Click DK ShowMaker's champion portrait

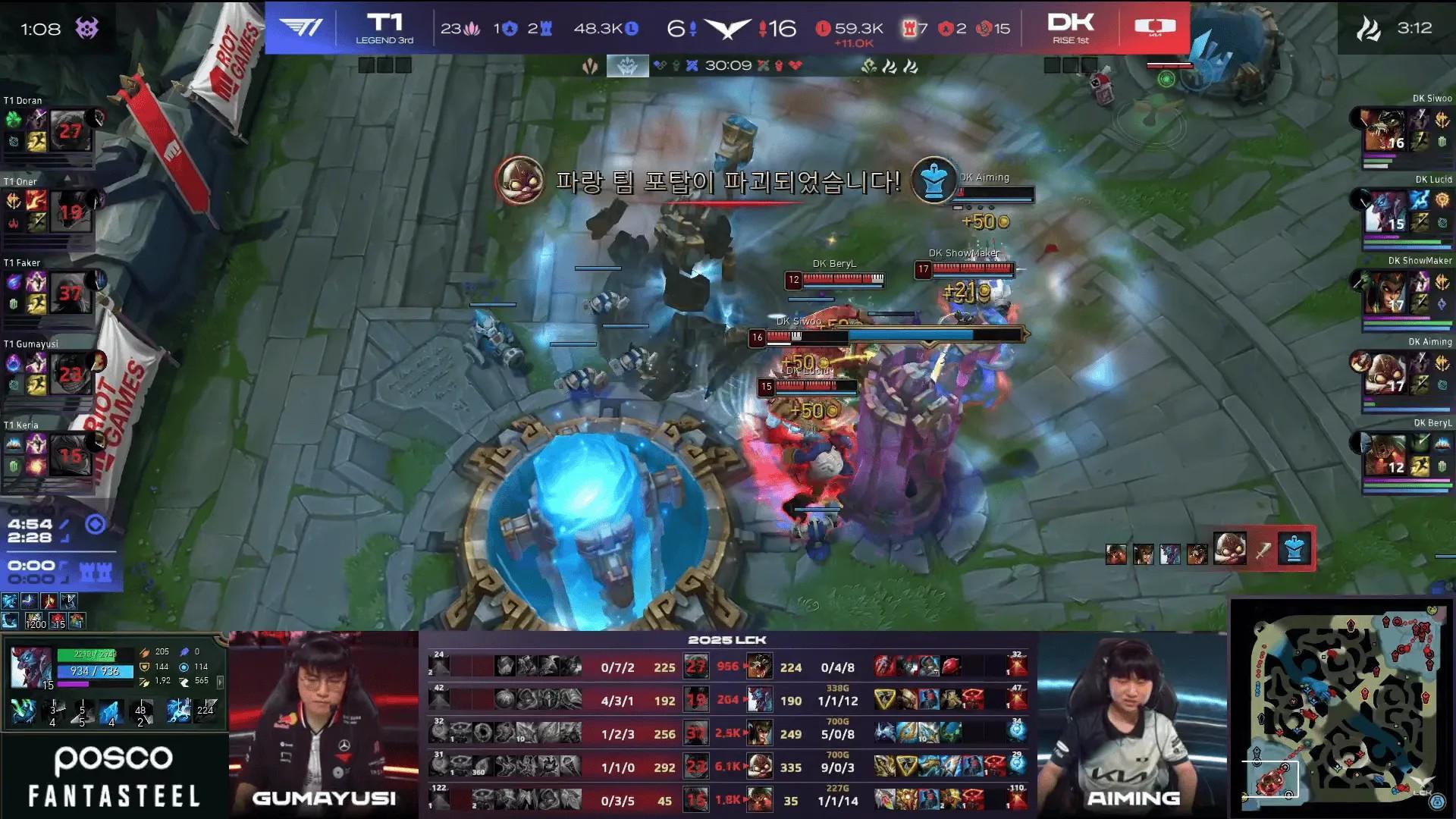point(1385,293)
